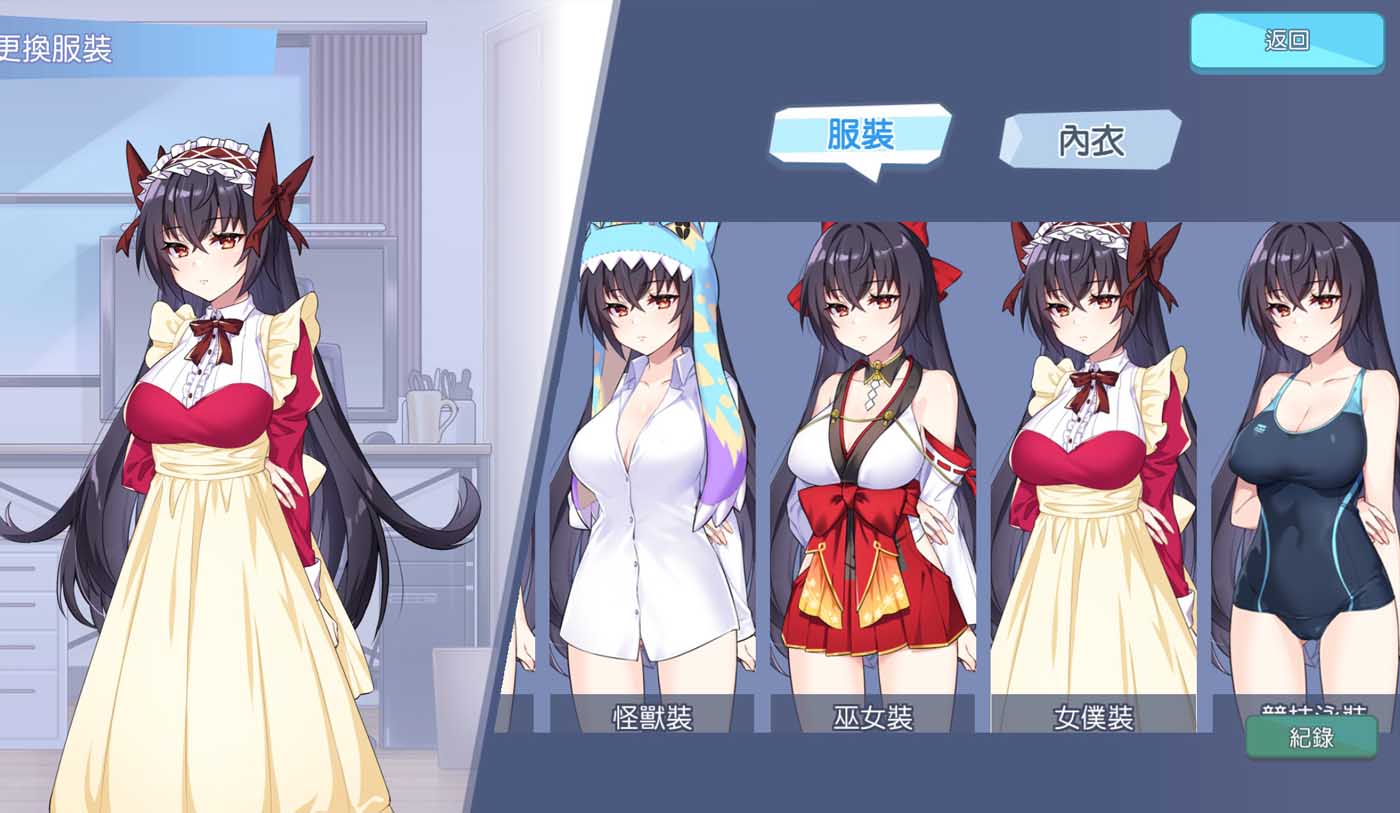This screenshot has height=813, width=1400.
Task: Switch to the 內衣 underwear tab
Action: pos(1090,143)
